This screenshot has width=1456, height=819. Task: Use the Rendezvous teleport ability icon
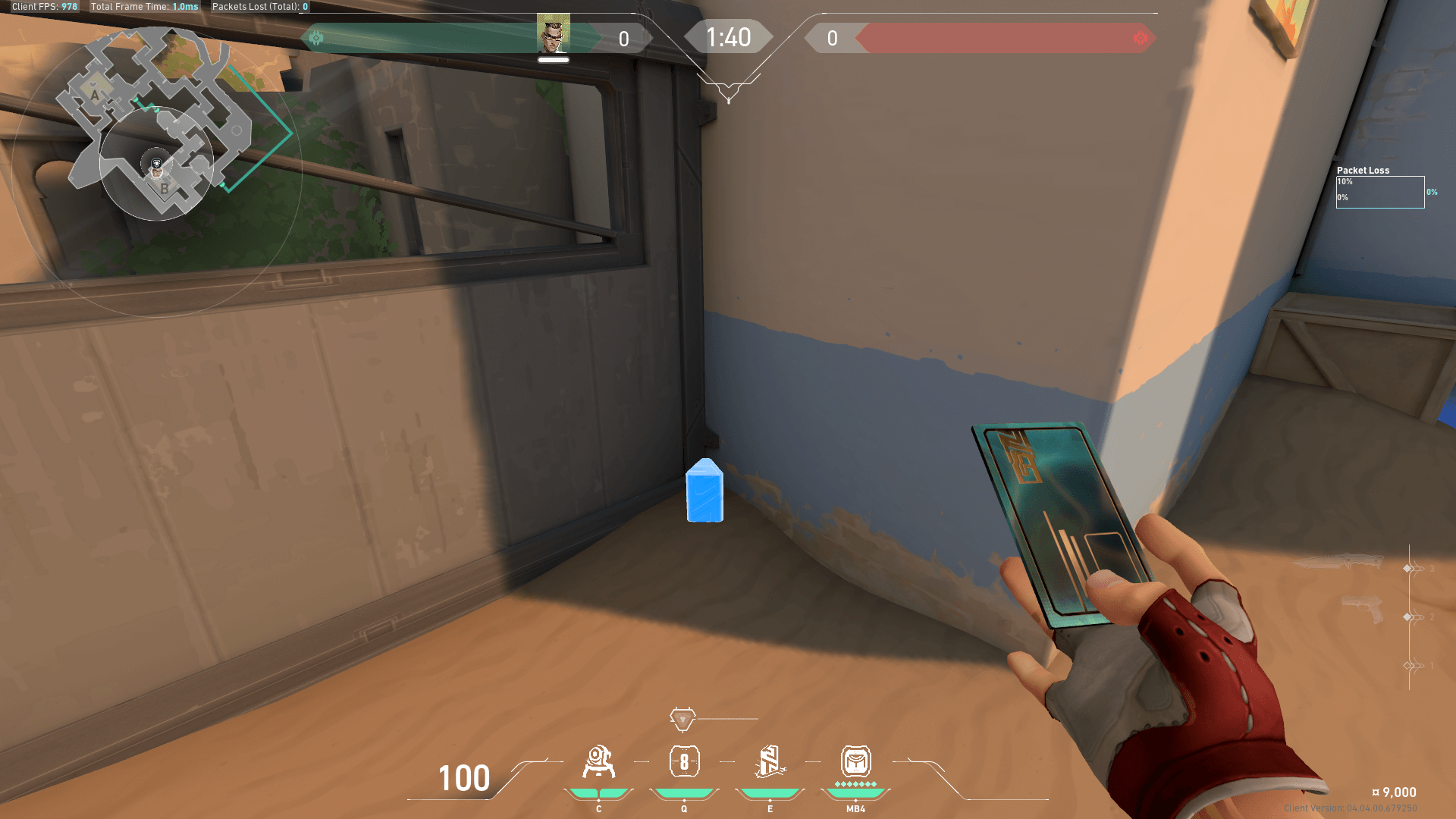[x=770, y=762]
